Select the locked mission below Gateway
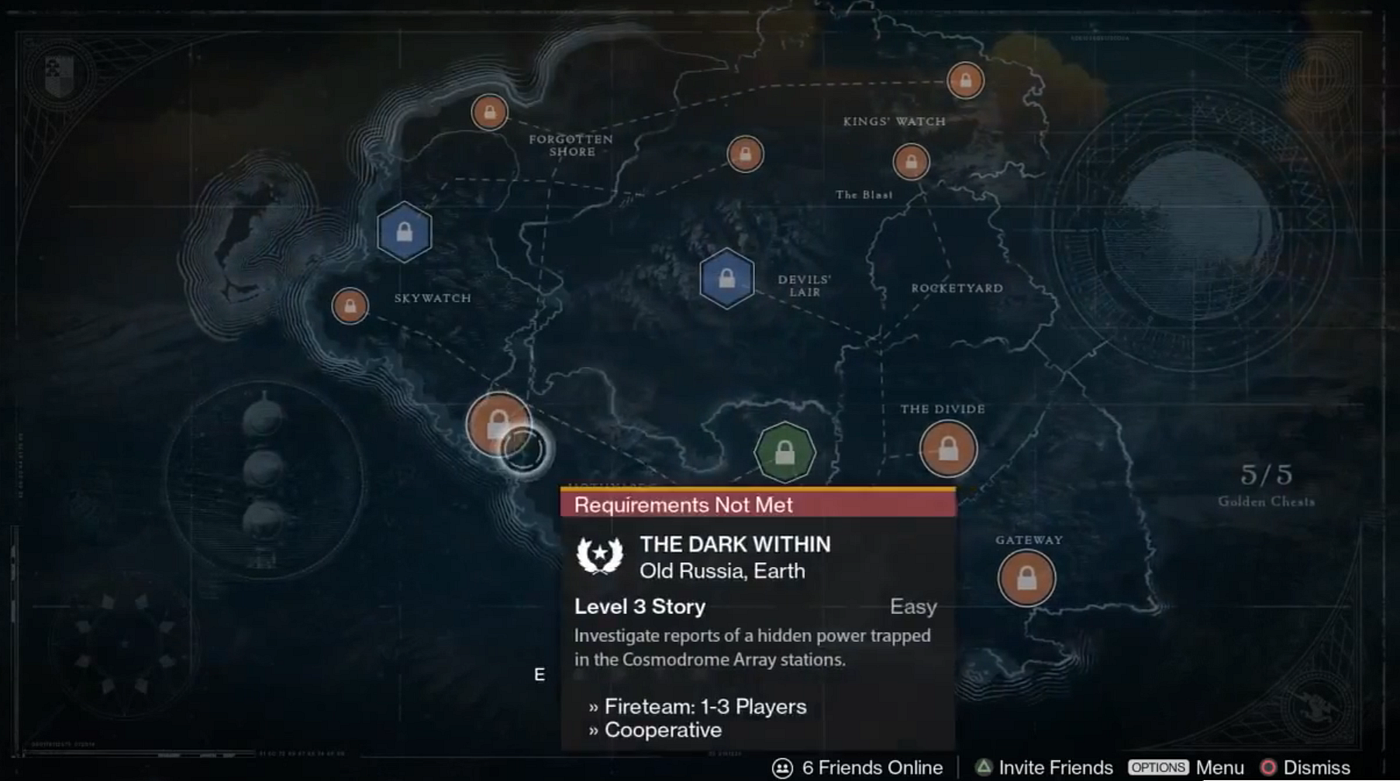The height and width of the screenshot is (781, 1400). (1026, 578)
